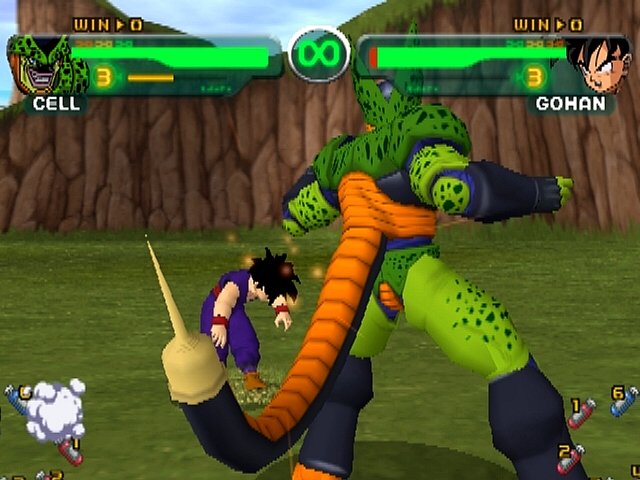This screenshot has height=480, width=640.
Task: Click Cell's character portrait
Action: tap(42, 66)
